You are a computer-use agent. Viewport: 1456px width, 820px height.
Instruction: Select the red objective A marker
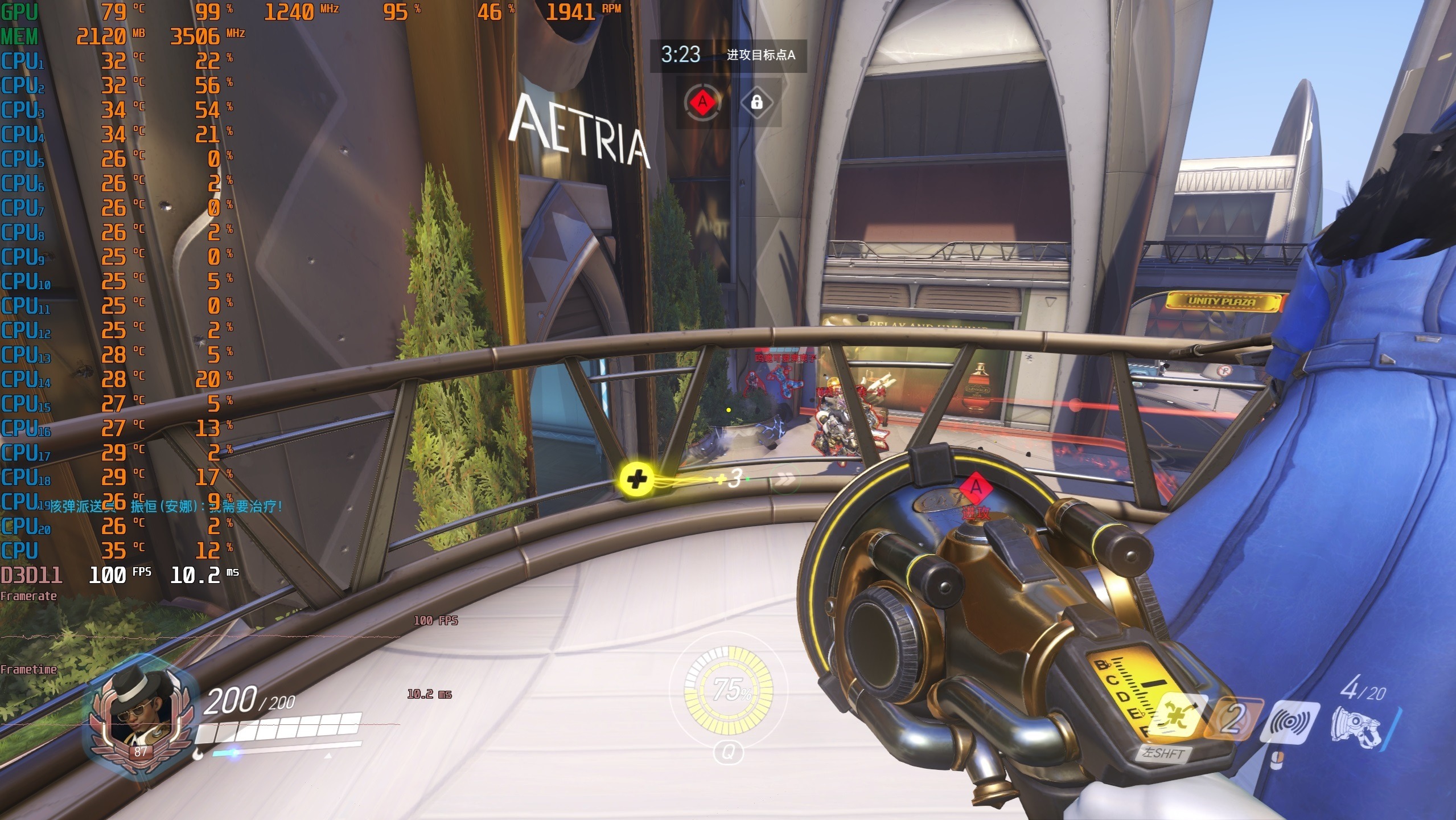702,103
